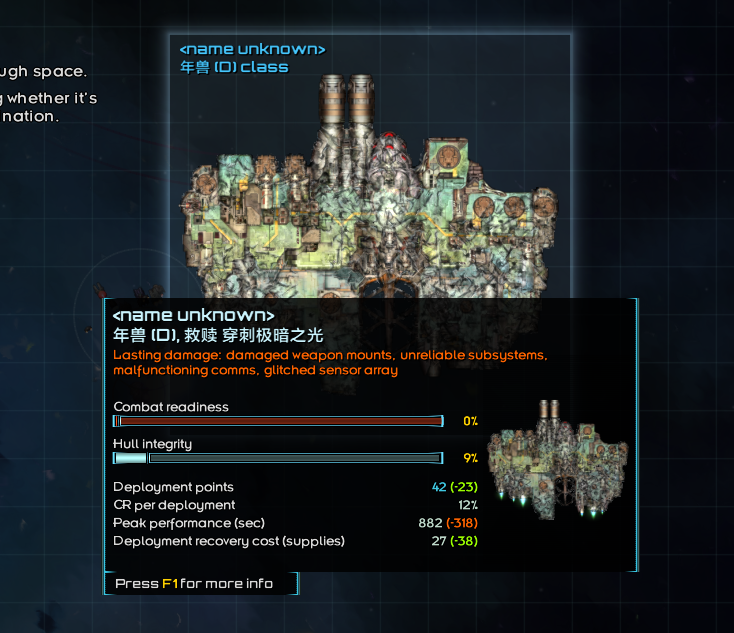Select the 年兽 (D) class ship panel

click(x=370, y=170)
